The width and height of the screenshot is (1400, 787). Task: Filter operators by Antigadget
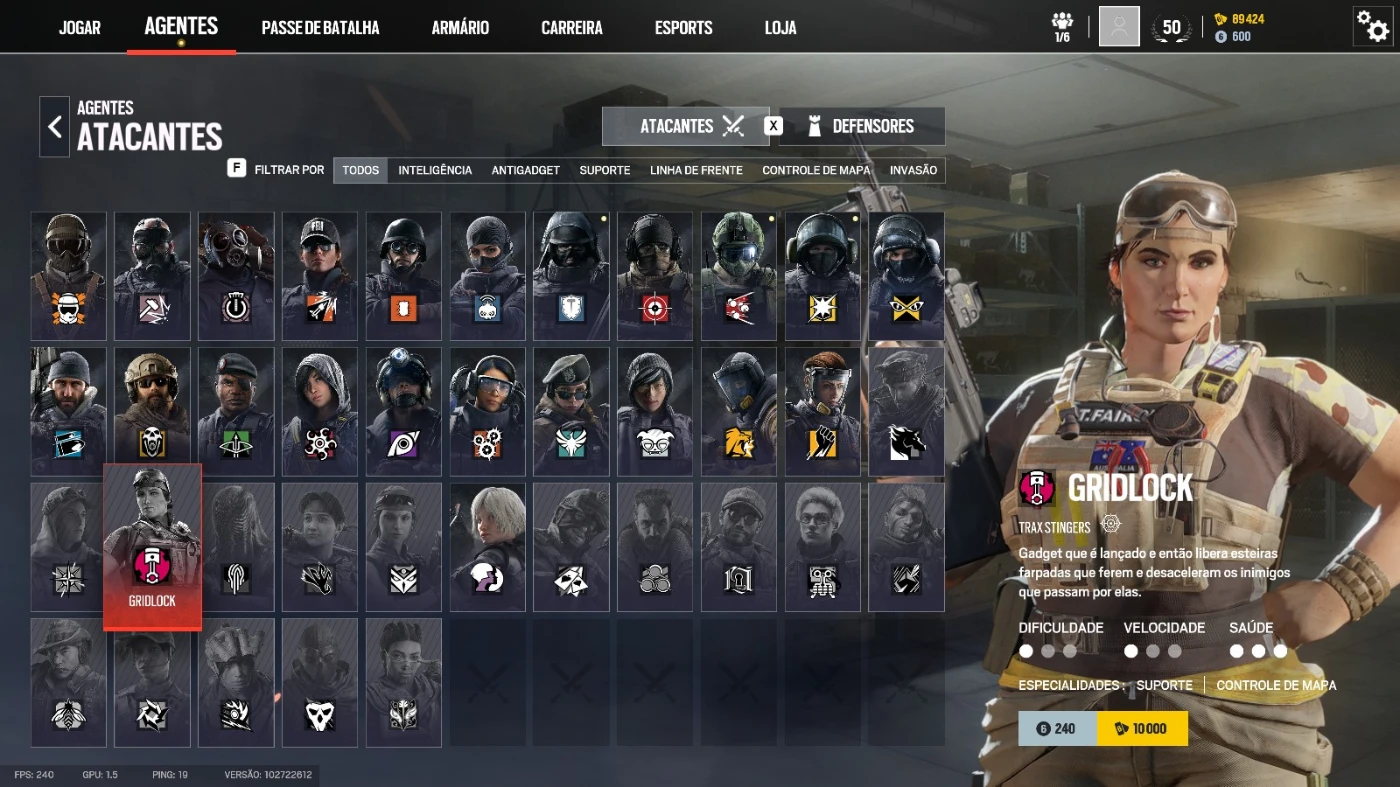coord(525,170)
